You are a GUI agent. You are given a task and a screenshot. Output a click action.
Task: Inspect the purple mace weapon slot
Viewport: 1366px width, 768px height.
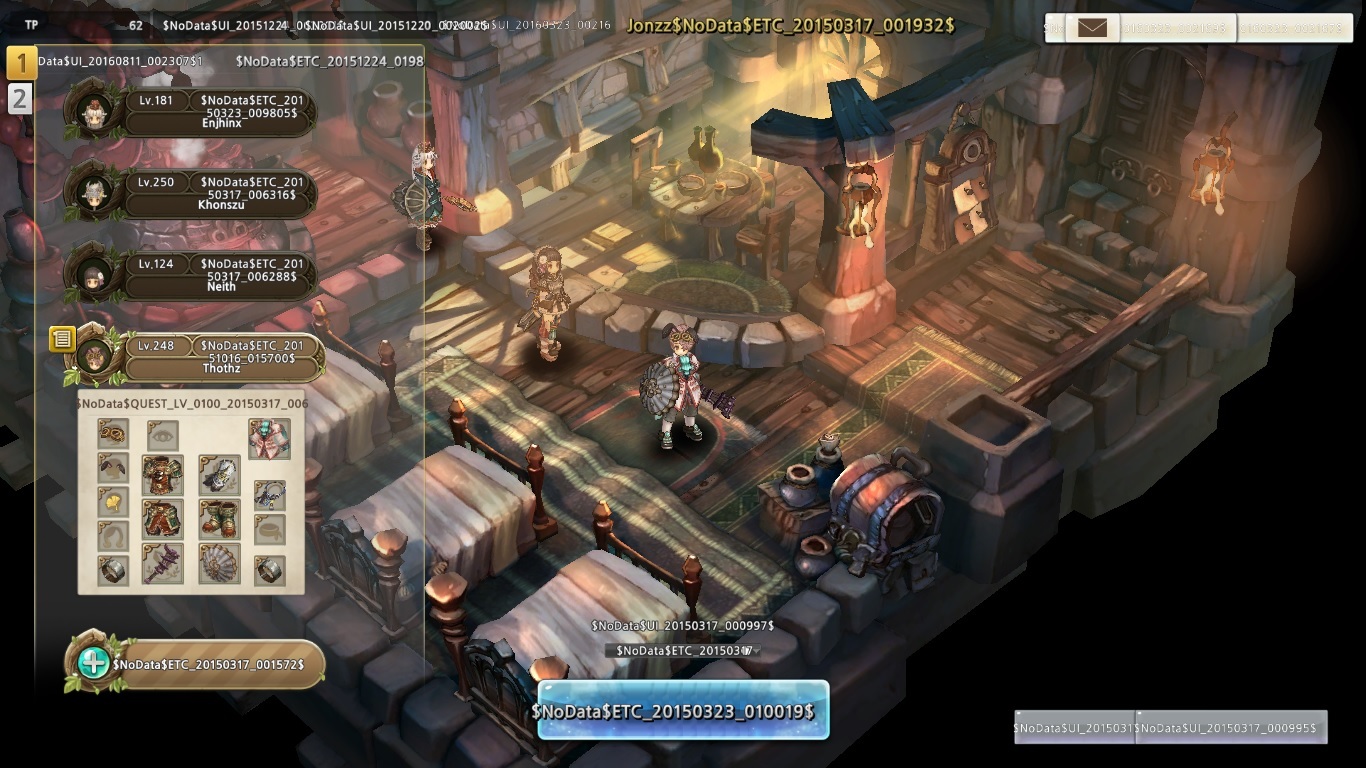[162, 565]
